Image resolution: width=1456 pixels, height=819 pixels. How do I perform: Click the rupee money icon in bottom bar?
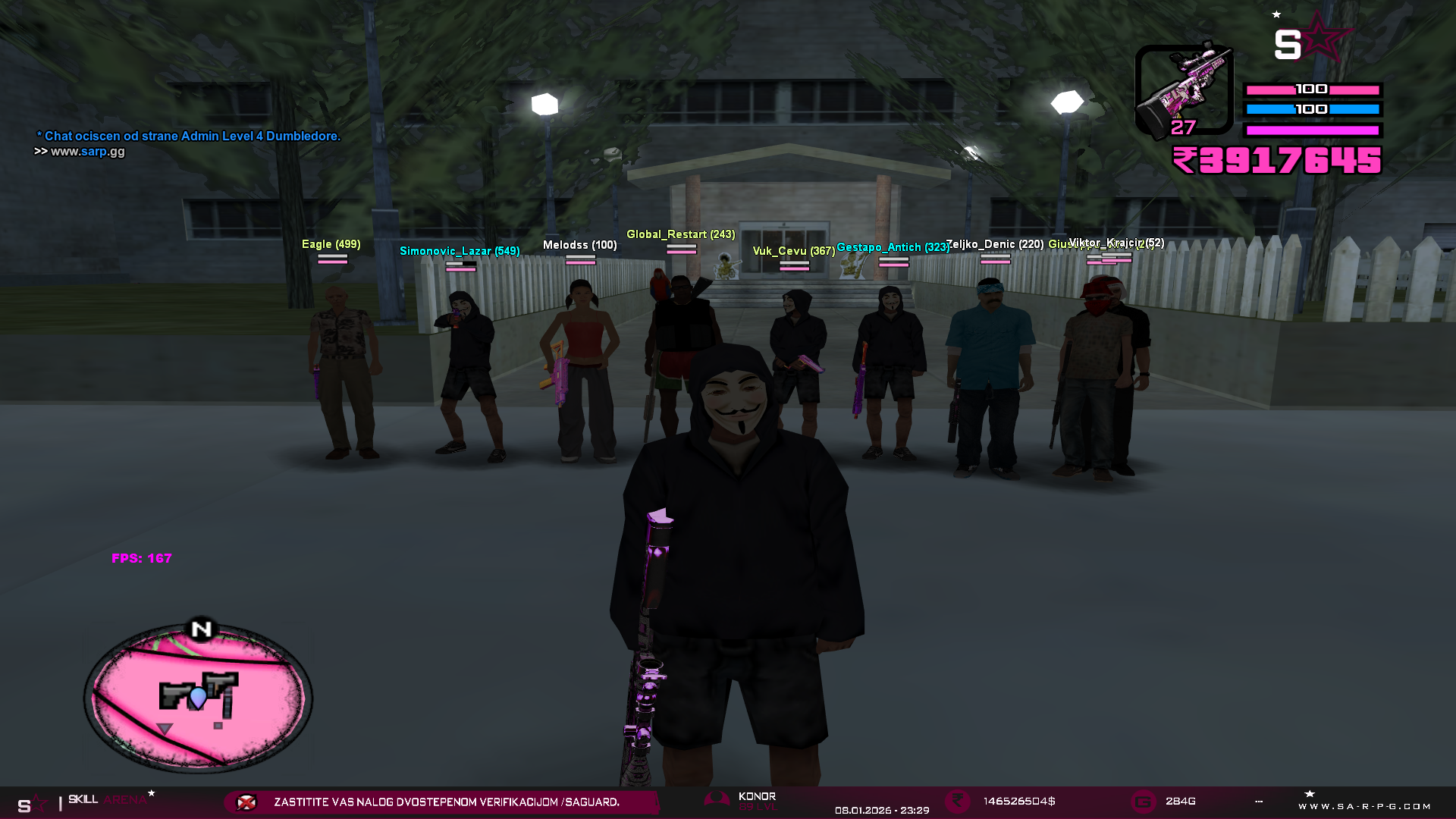[x=957, y=802]
